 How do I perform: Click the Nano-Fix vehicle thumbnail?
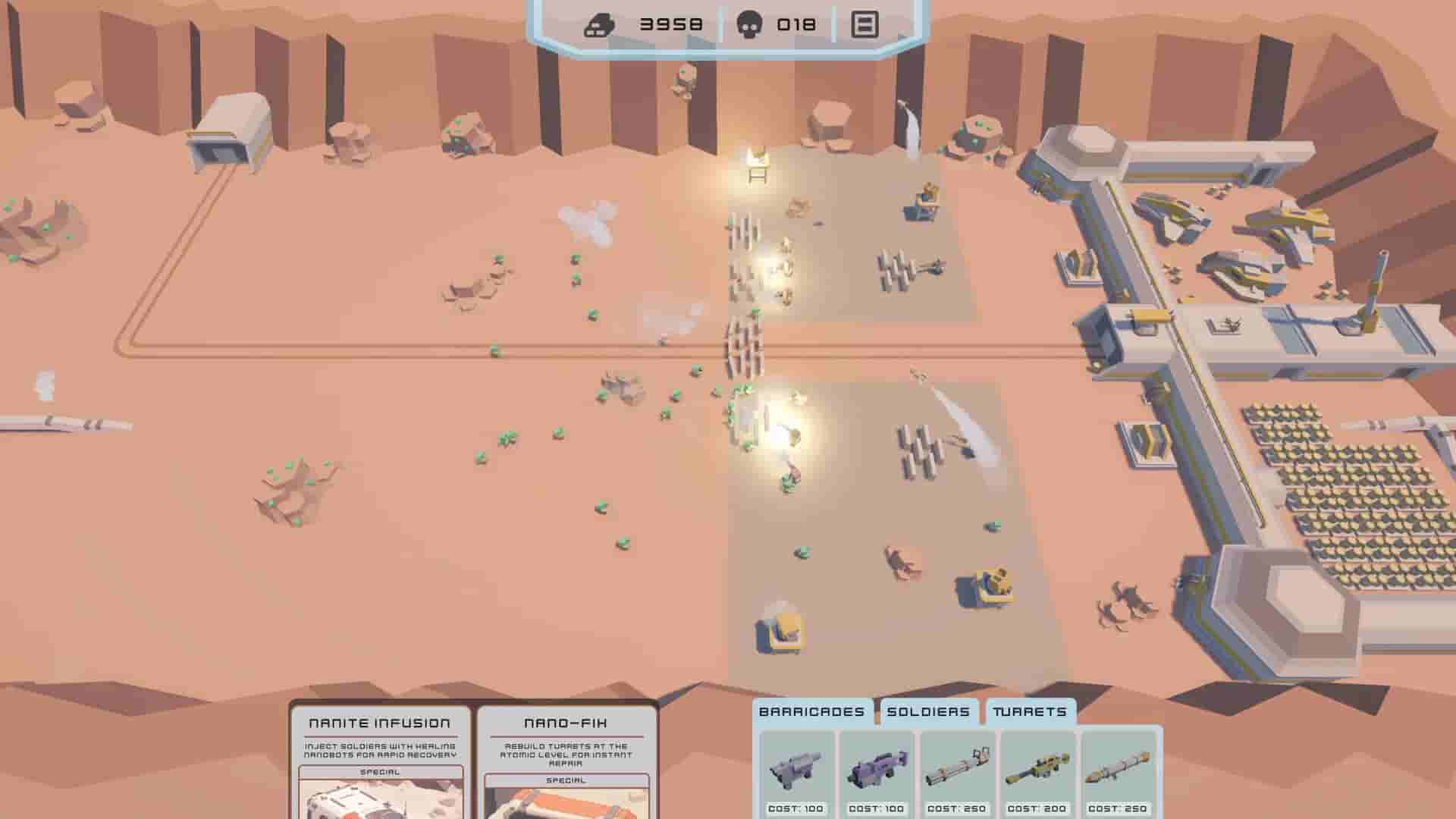[x=566, y=808]
